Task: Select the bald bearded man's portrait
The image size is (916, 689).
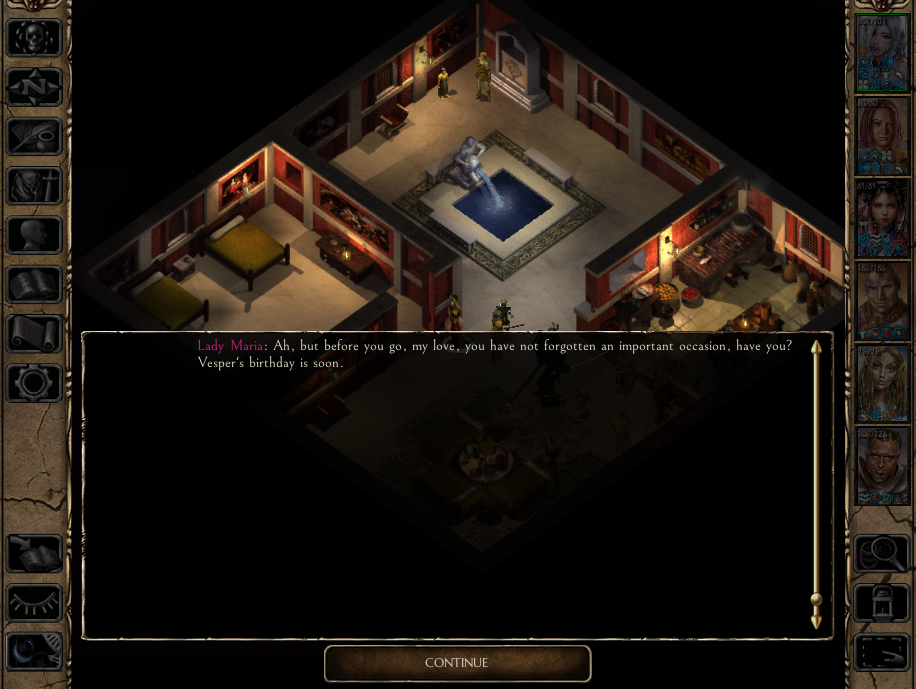Action: point(882,466)
